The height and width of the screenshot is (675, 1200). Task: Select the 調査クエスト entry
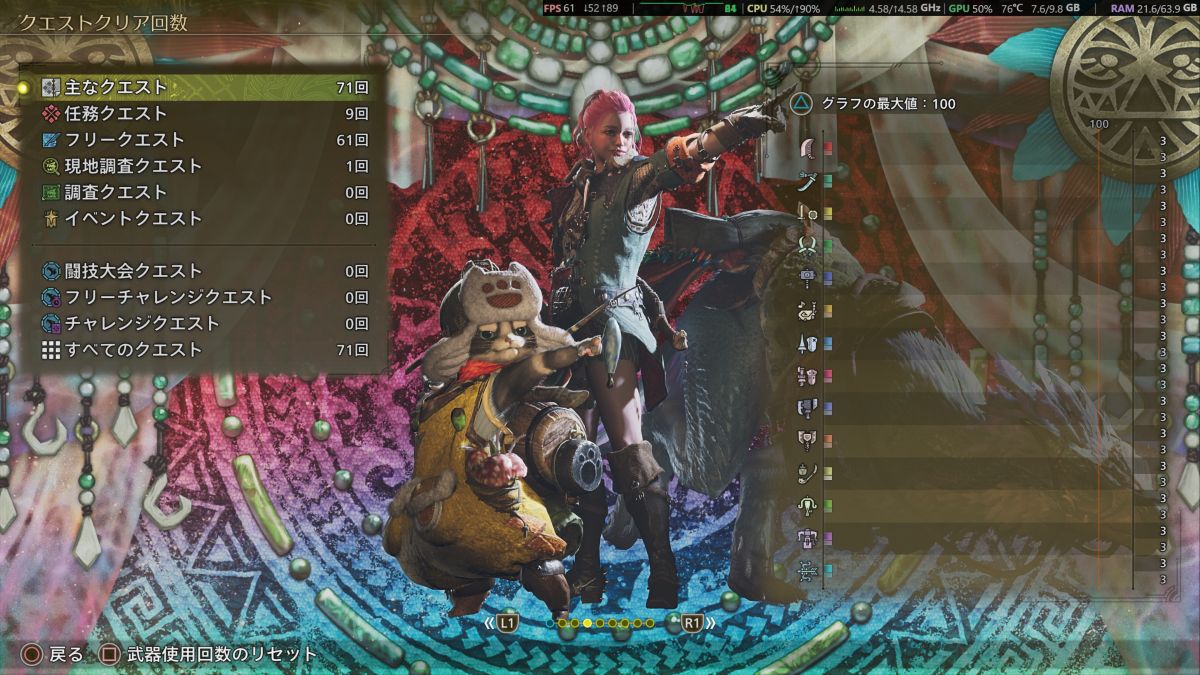click(200, 192)
